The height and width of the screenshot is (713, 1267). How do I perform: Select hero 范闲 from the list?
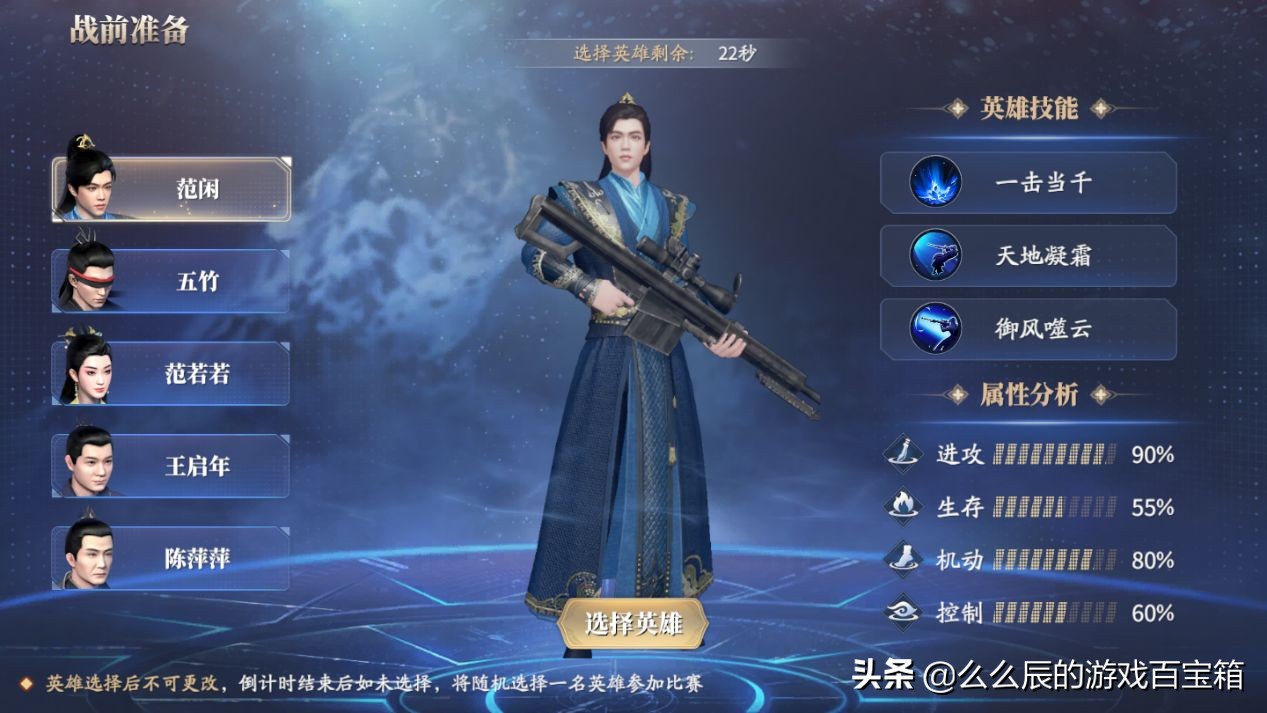pyautogui.click(x=172, y=189)
